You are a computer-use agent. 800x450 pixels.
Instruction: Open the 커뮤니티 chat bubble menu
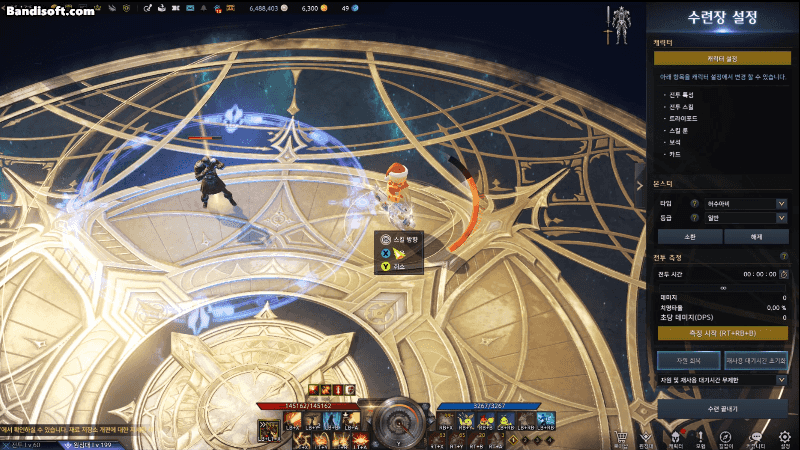(x=757, y=437)
